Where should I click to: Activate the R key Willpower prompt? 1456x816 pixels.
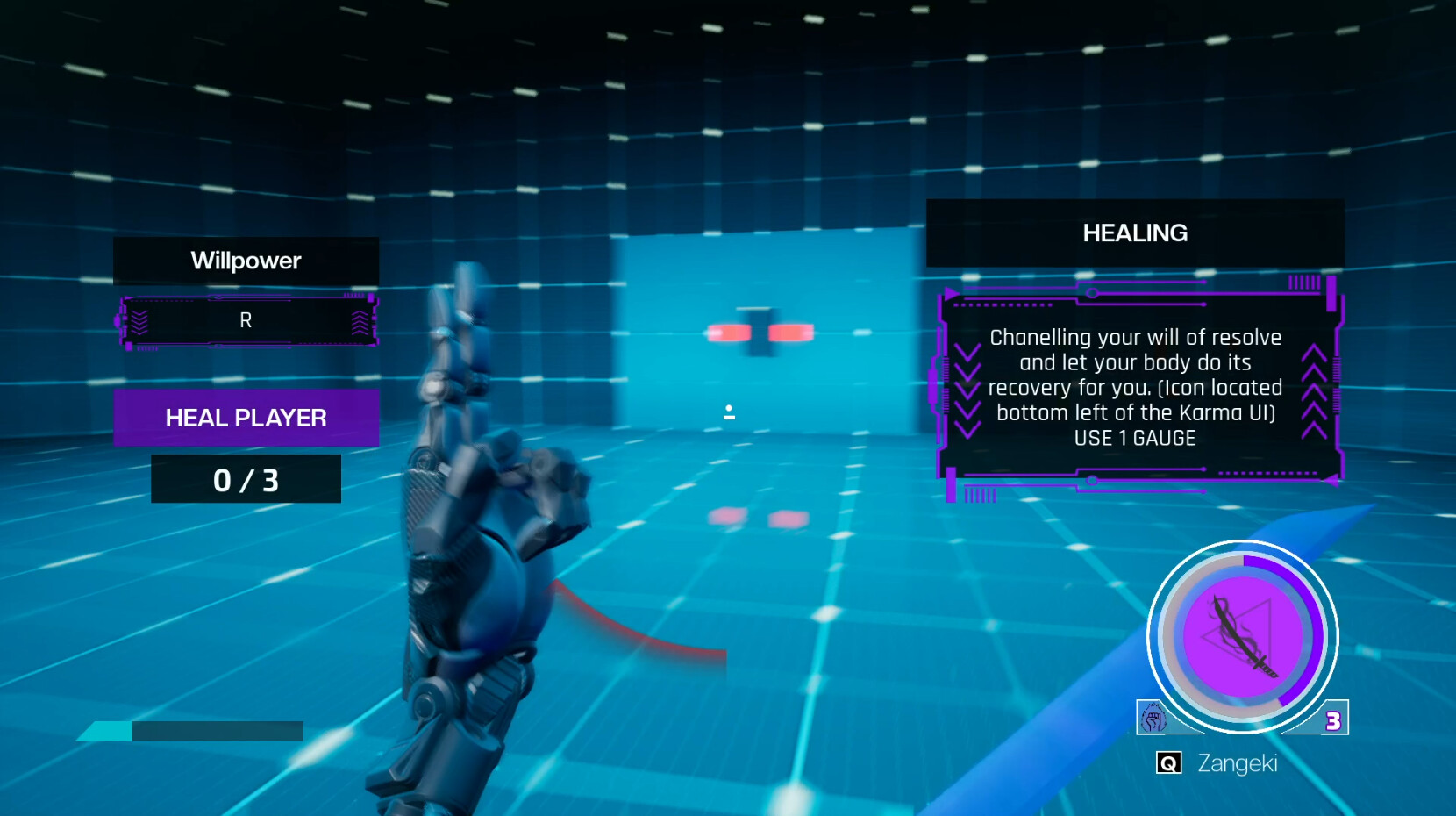(x=246, y=320)
